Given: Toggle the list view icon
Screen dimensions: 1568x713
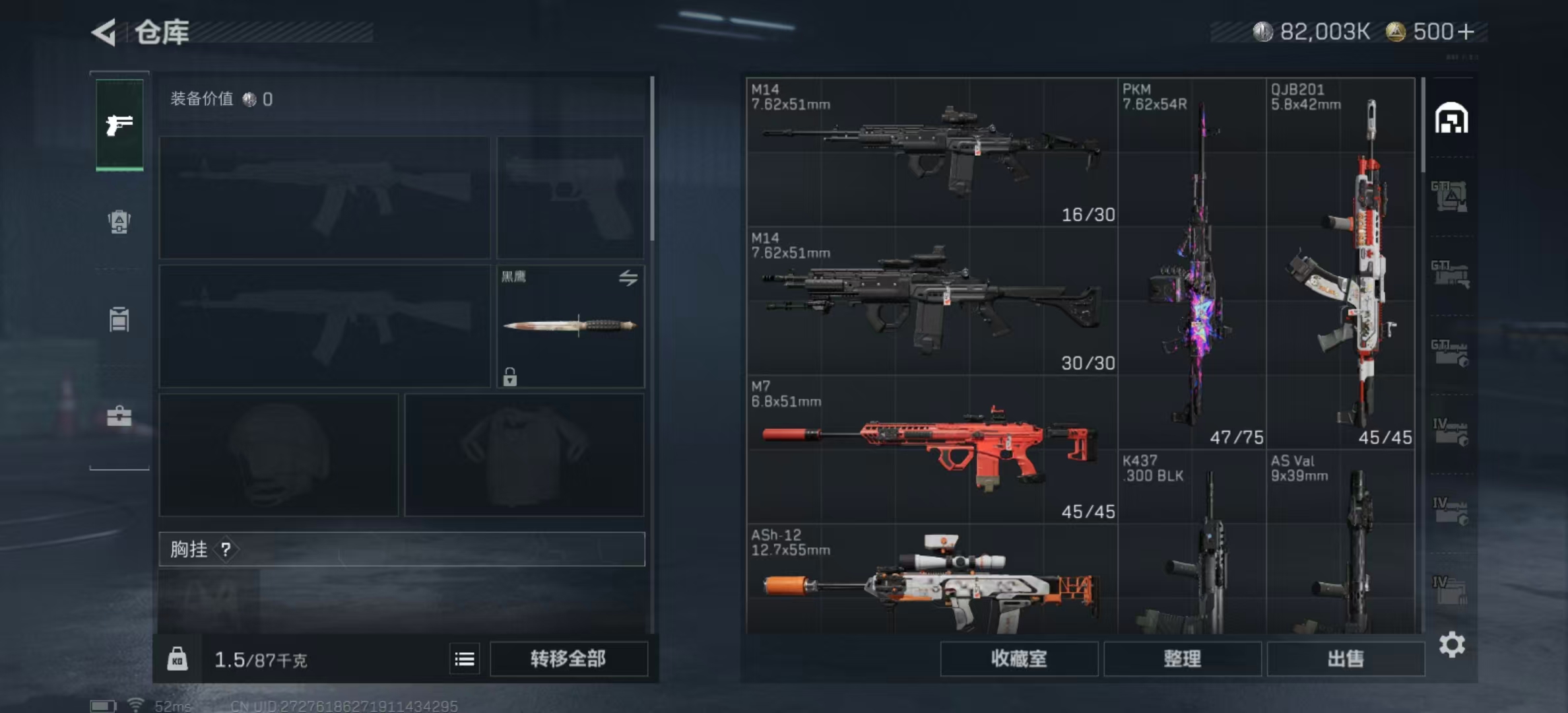Looking at the screenshot, I should click(x=465, y=659).
